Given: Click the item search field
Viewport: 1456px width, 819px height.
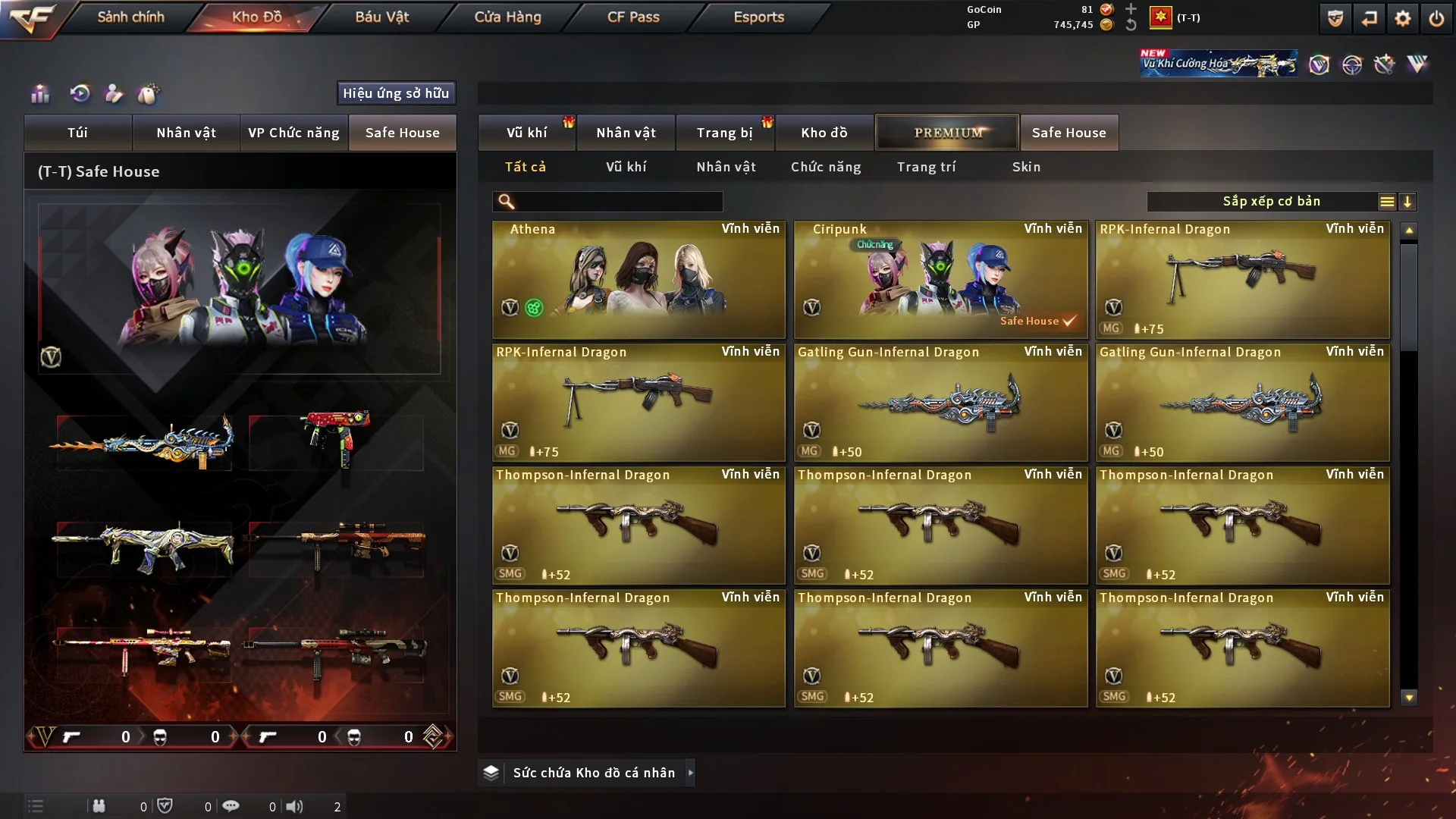Looking at the screenshot, I should pyautogui.click(x=618, y=202).
